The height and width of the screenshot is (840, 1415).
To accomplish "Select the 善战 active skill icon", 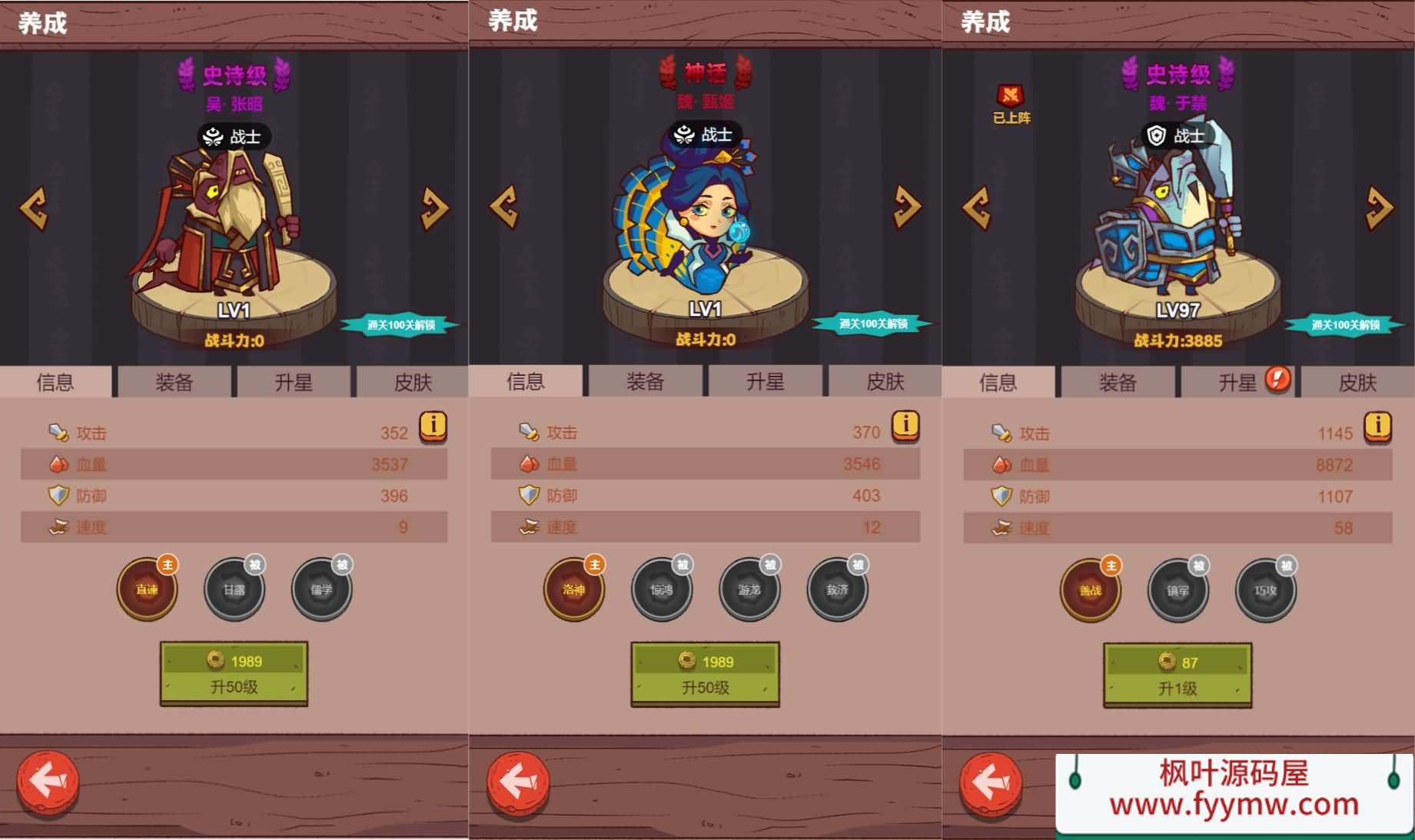I will [1090, 591].
